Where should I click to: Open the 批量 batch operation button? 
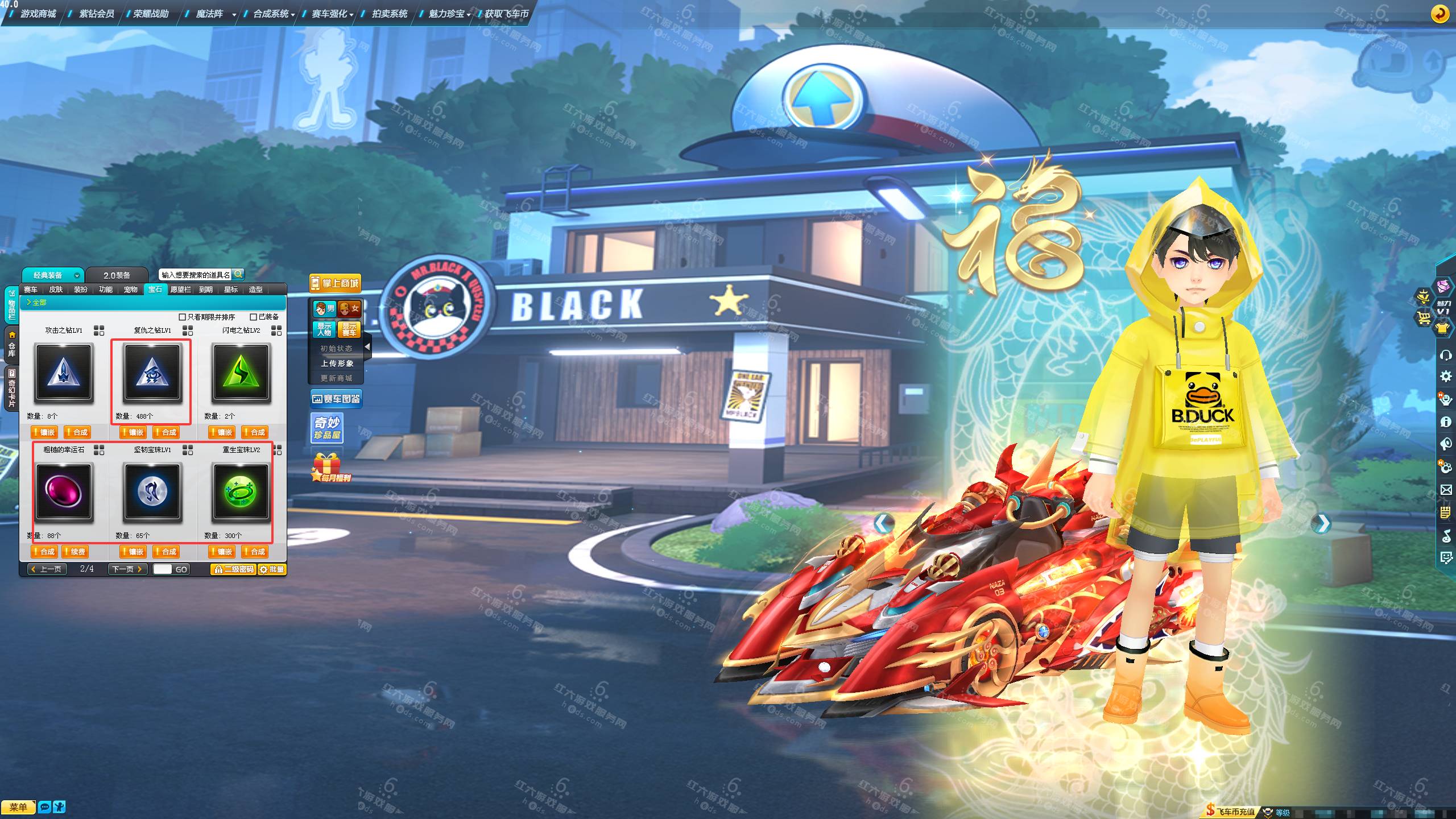point(272,569)
